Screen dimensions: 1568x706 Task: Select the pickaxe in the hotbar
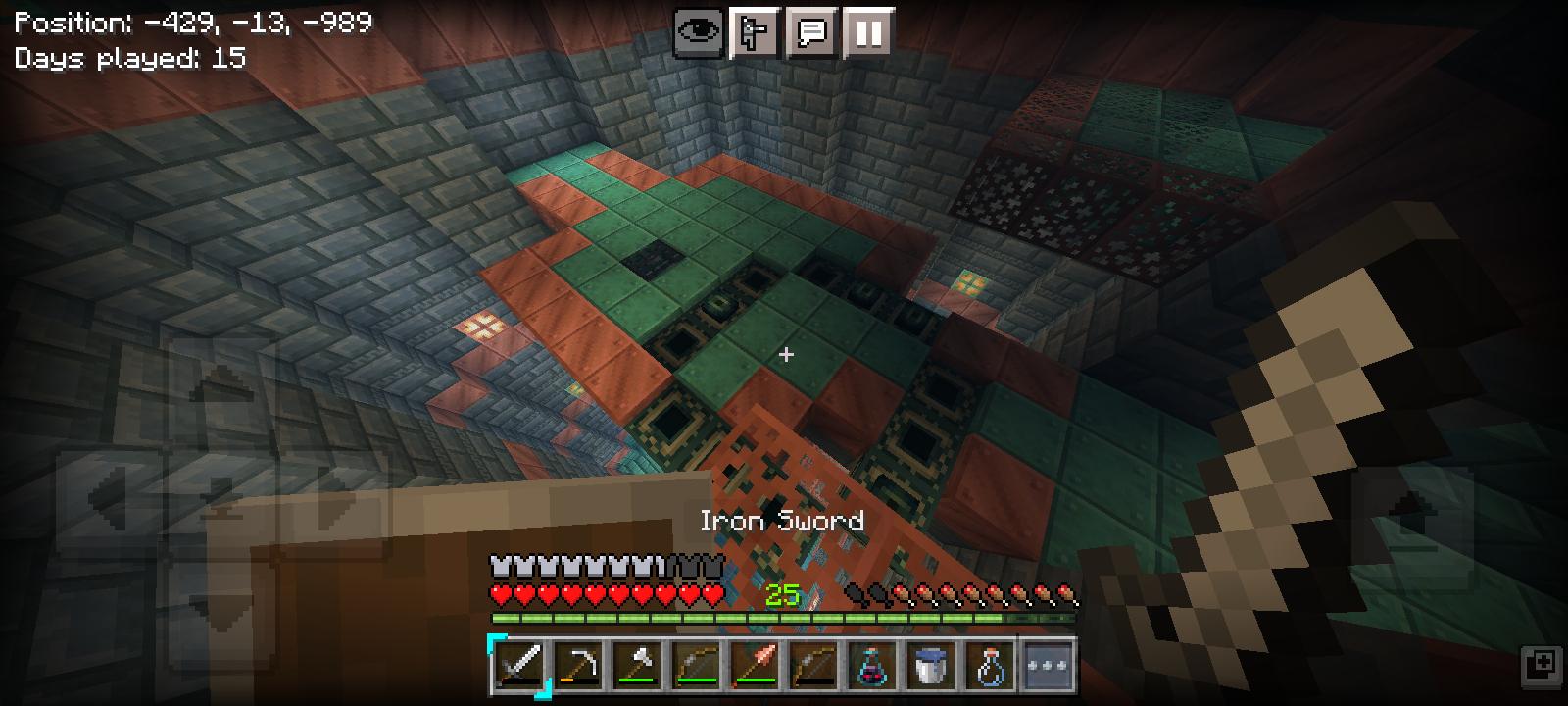[578, 666]
